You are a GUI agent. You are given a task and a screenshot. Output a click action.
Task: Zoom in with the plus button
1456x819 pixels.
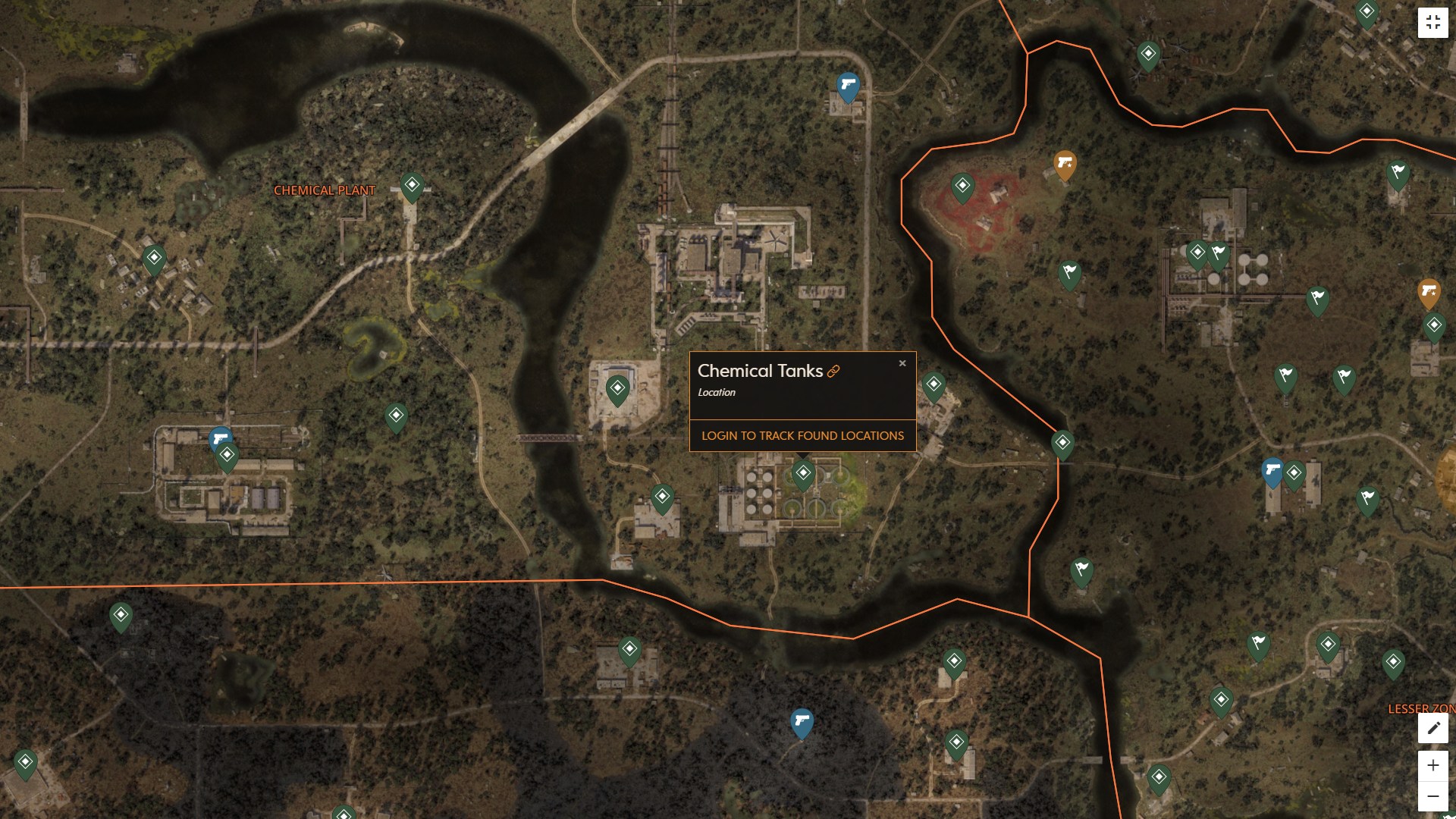[x=1432, y=766]
